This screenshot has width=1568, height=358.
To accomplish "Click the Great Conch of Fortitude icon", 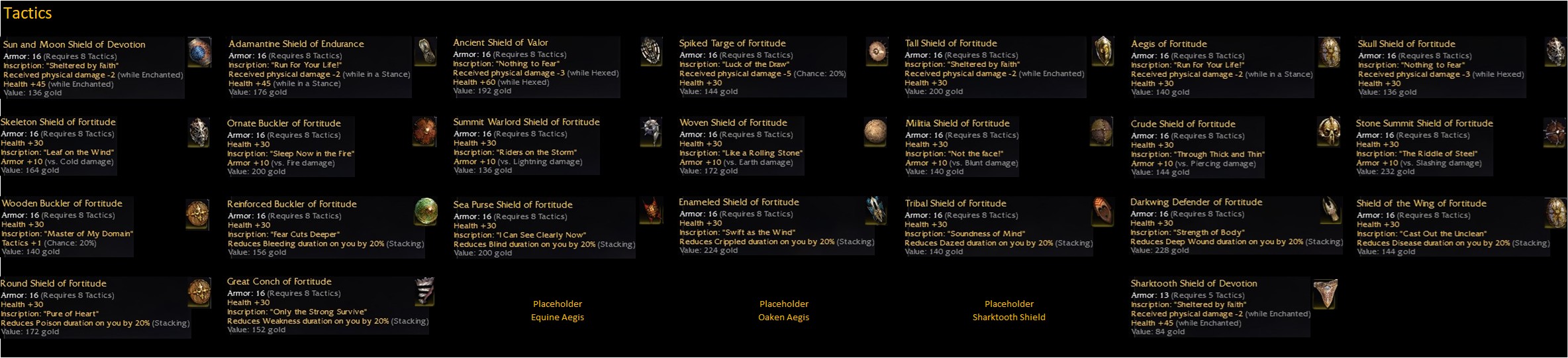I will point(424,292).
